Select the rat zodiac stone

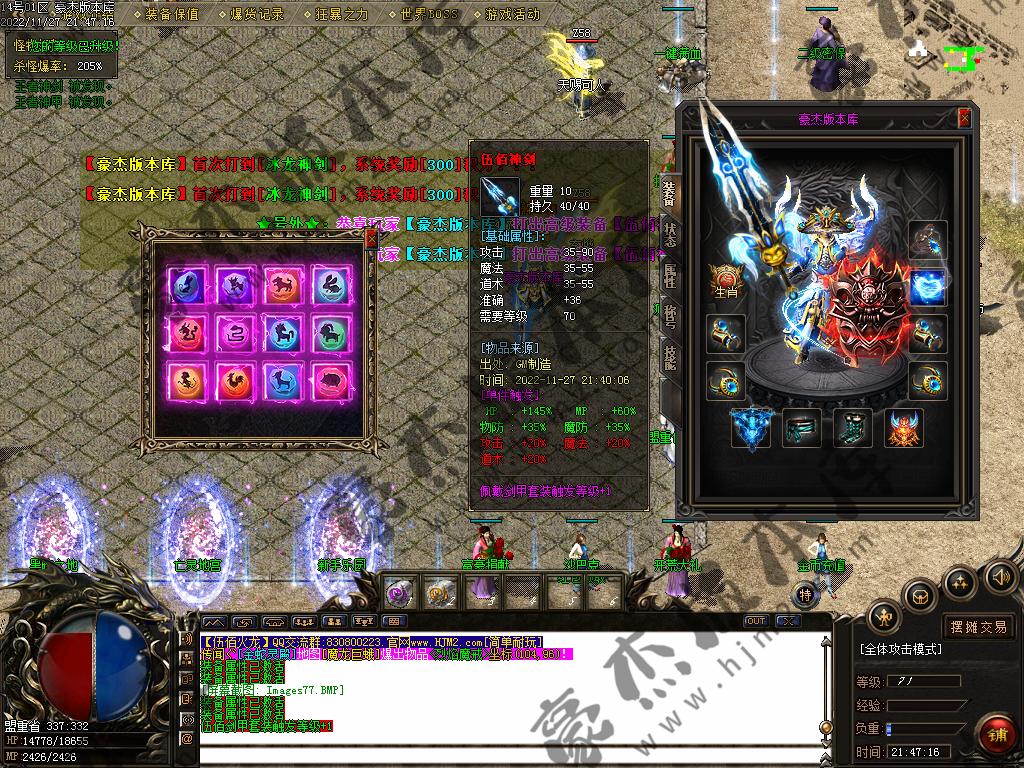tap(187, 285)
